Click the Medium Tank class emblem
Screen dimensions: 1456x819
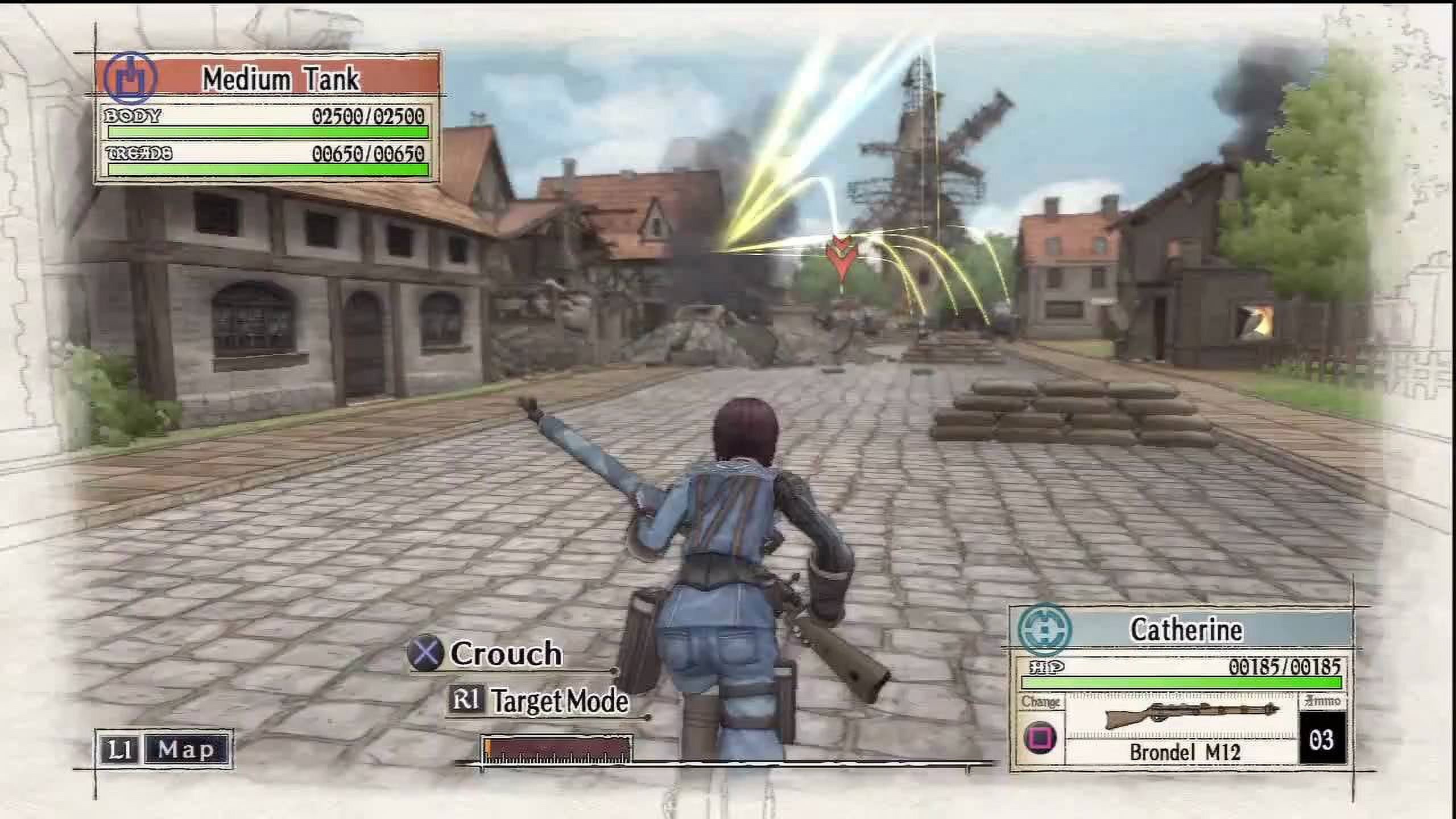[130, 78]
